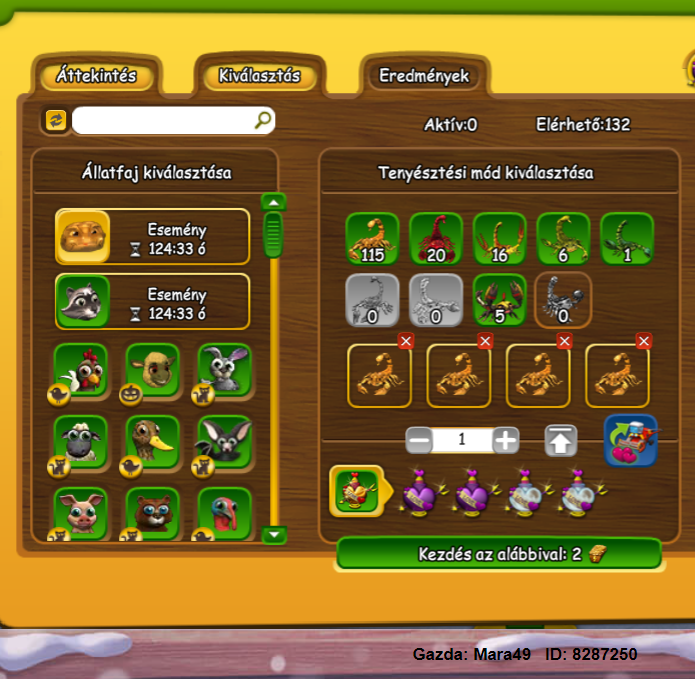The height and width of the screenshot is (679, 695).
Task: Open the blue gift cart button
Action: tap(630, 441)
